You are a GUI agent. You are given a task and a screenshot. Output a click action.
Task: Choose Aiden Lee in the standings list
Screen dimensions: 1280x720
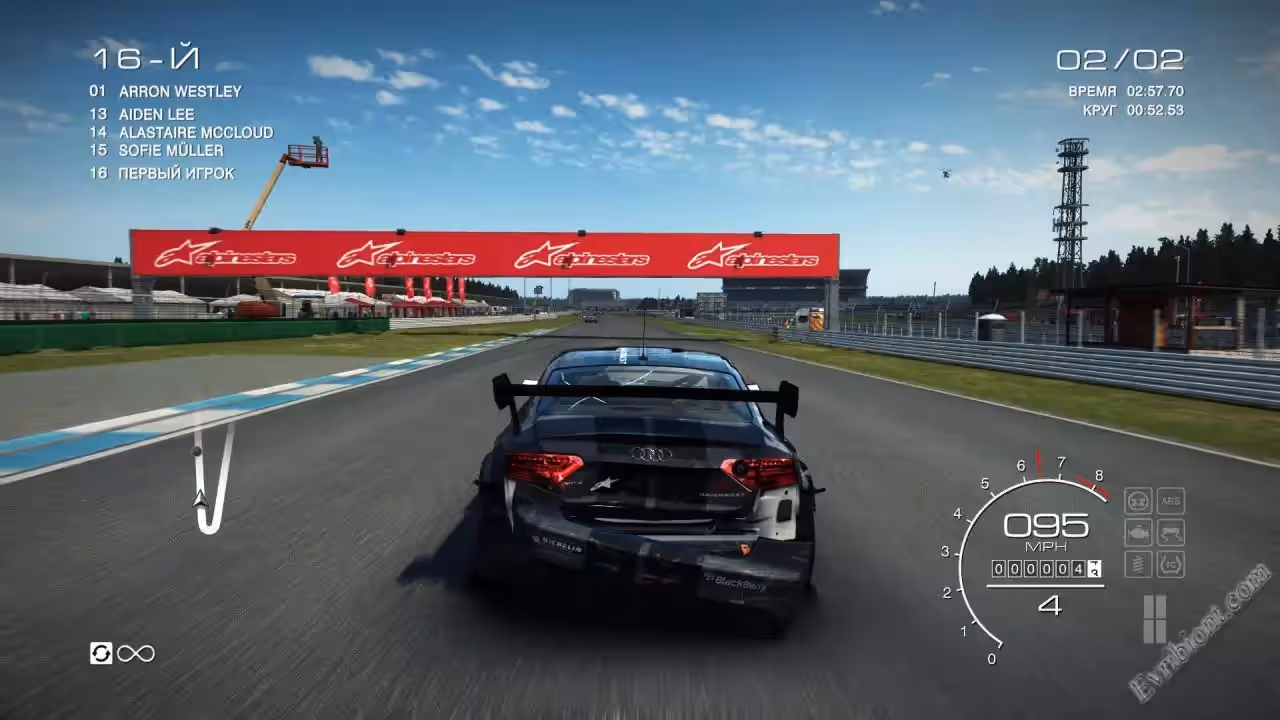coord(156,114)
